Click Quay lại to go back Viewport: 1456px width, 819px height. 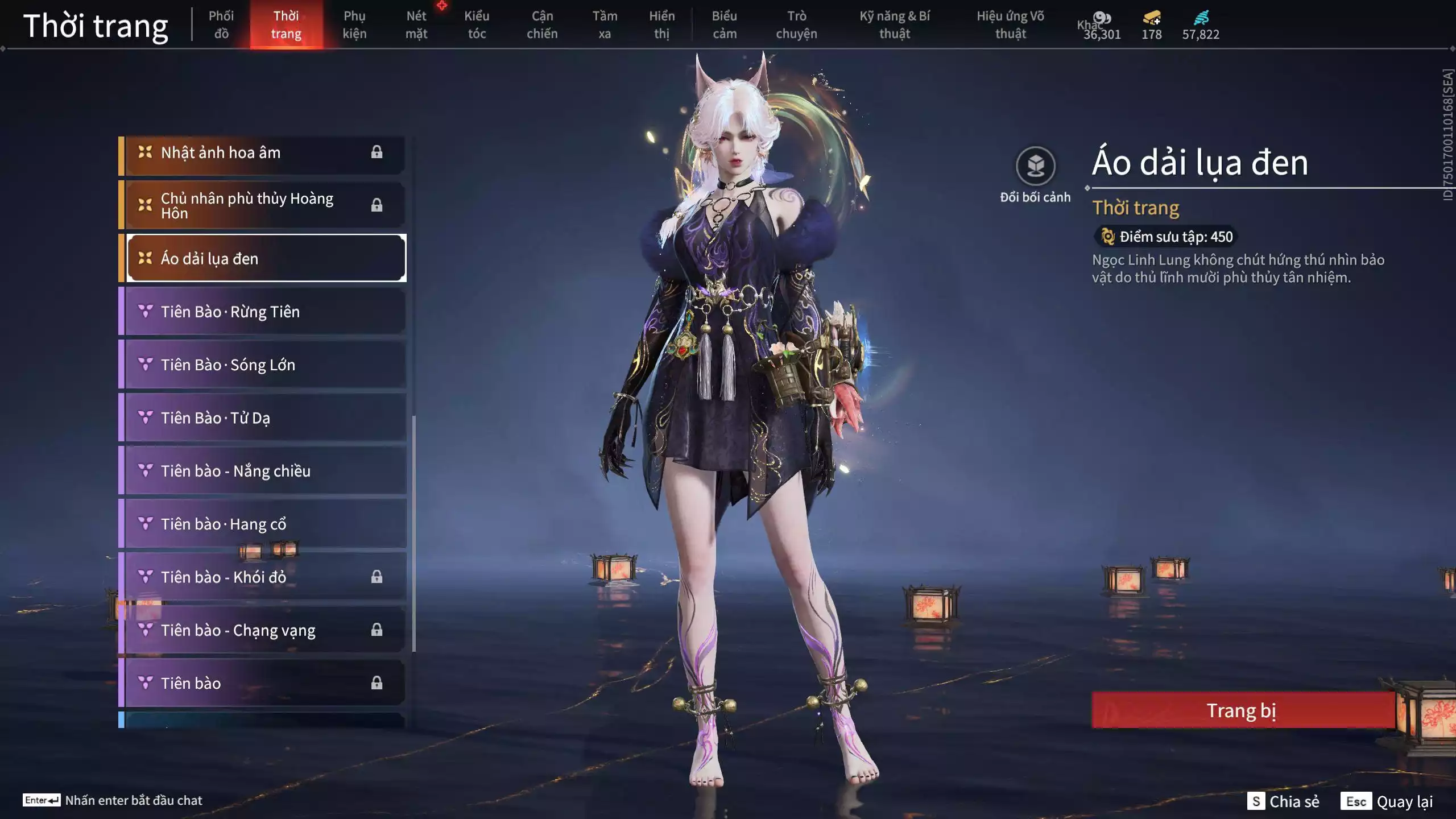pos(1399,802)
